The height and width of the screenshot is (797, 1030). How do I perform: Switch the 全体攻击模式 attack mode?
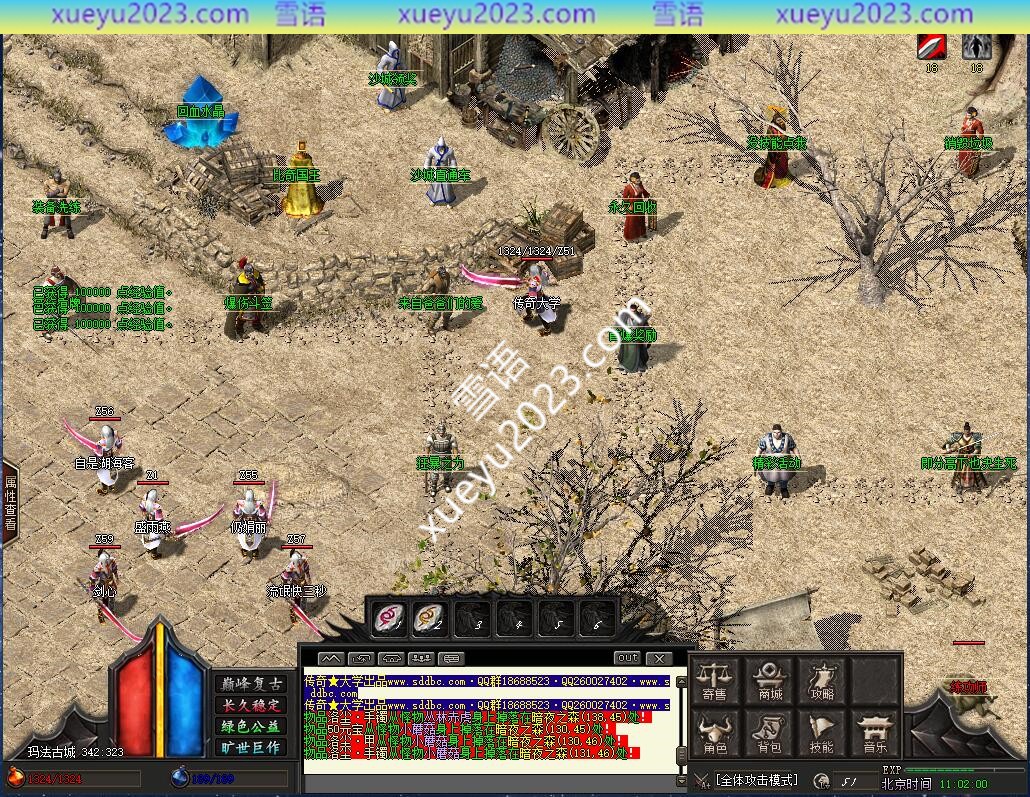pos(757,780)
